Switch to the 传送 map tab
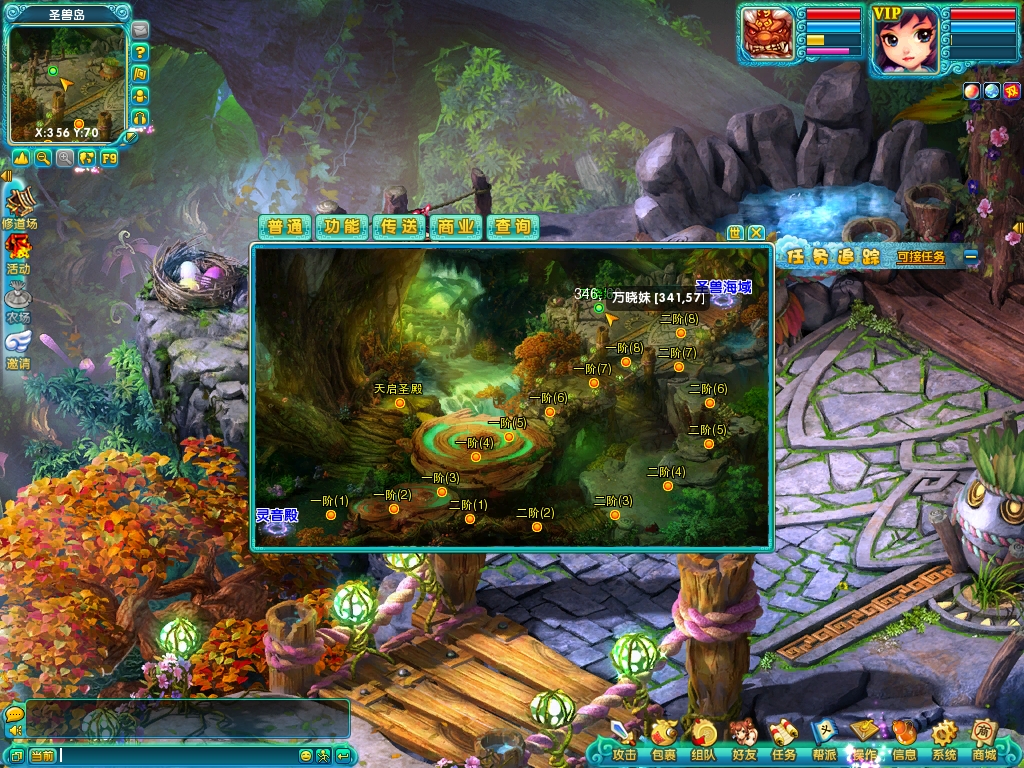 click(399, 227)
